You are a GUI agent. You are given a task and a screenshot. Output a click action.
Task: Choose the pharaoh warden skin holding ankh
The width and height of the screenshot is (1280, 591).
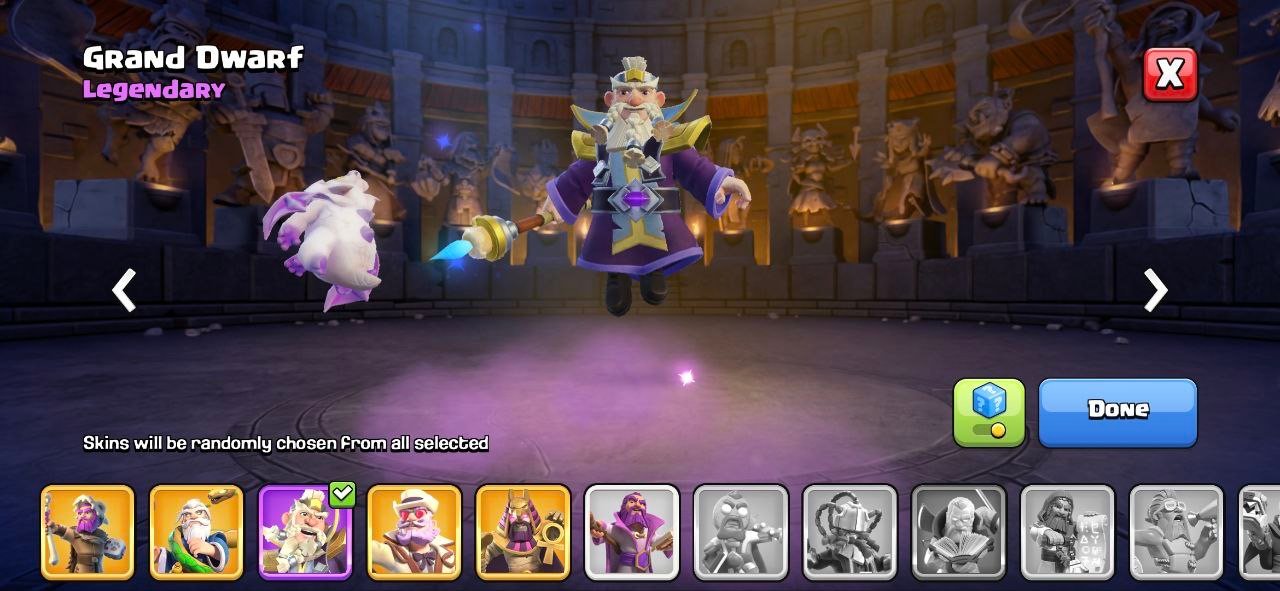[523, 532]
